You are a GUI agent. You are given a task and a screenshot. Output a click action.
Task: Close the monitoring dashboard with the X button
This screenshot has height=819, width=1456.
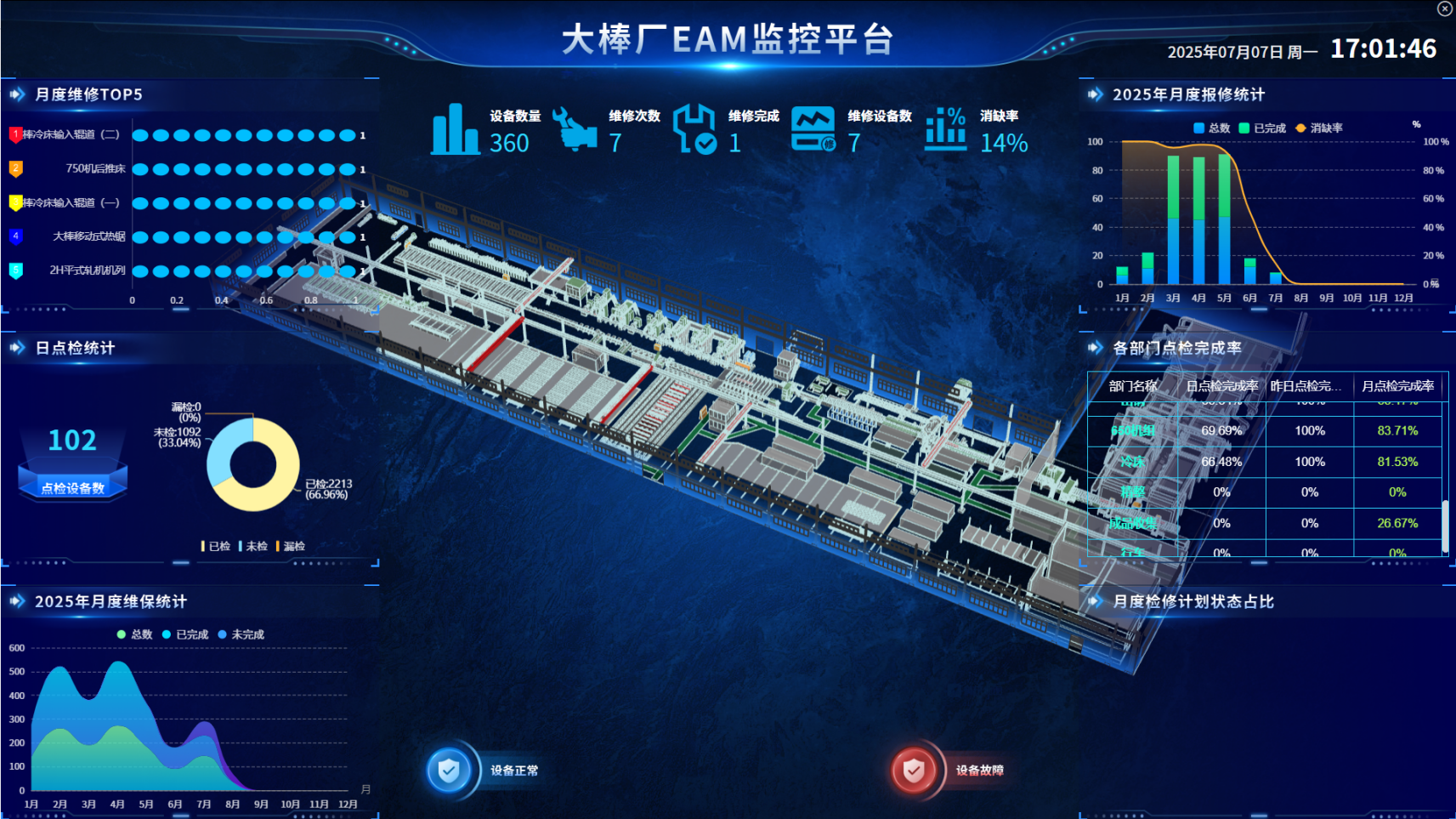(x=1444, y=9)
